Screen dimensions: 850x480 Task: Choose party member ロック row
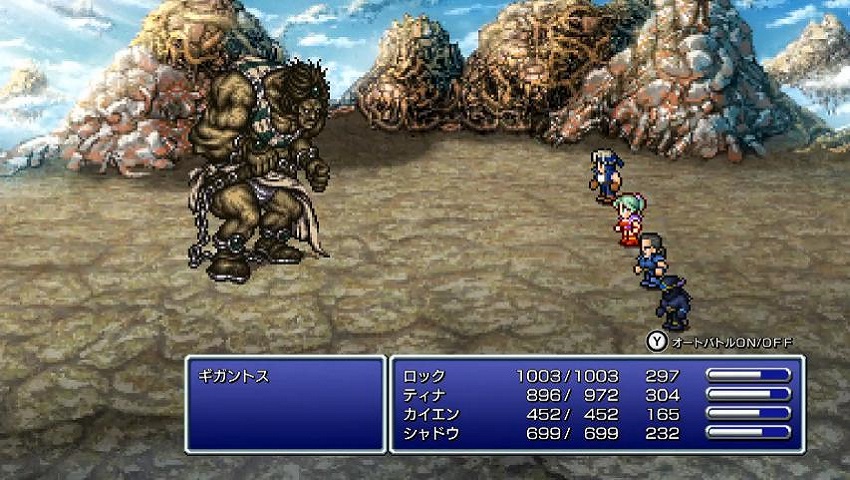[x=426, y=376]
